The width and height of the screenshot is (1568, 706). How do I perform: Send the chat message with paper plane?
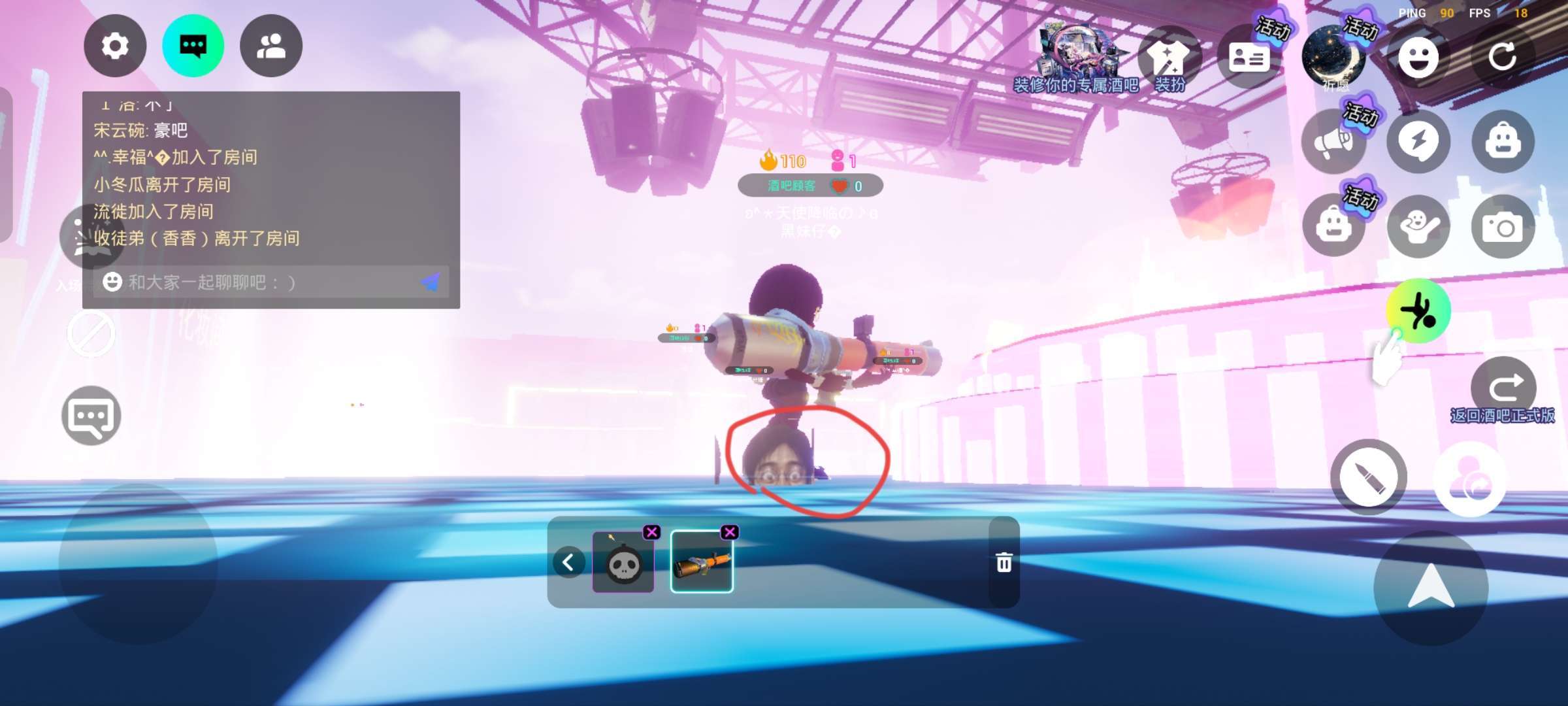(x=431, y=282)
